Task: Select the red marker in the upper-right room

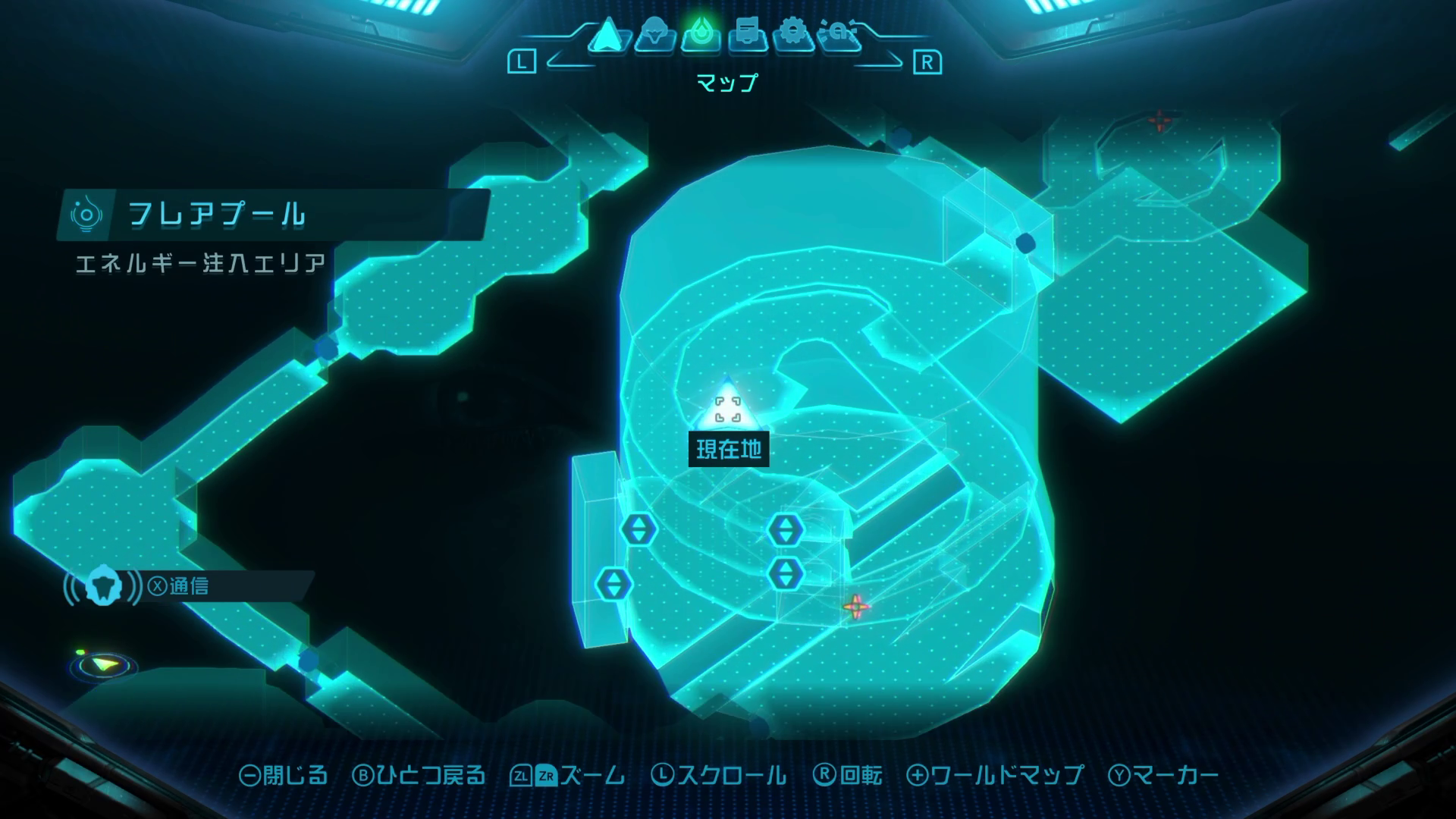Action: [x=1159, y=121]
